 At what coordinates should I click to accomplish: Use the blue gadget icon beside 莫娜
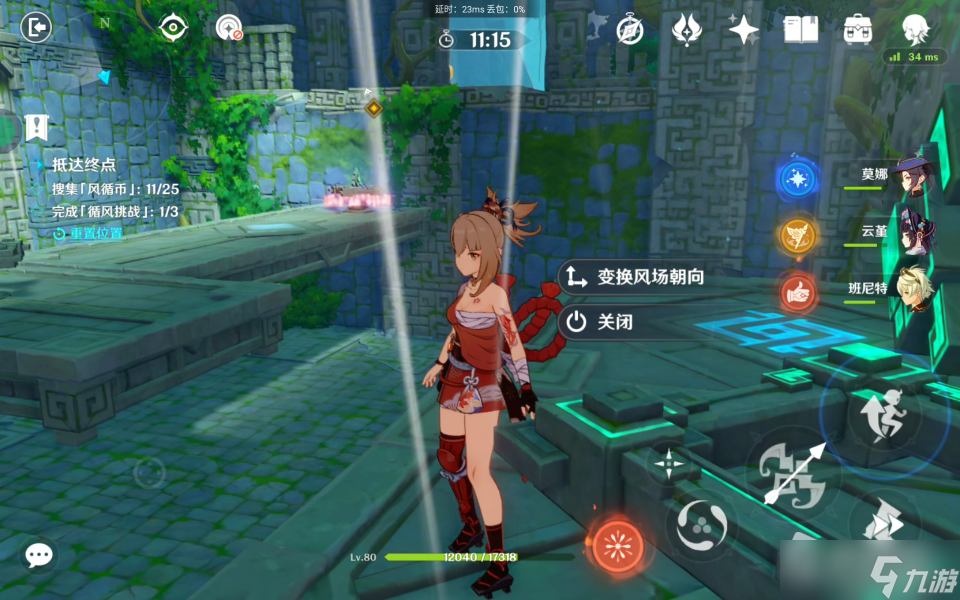(x=797, y=179)
